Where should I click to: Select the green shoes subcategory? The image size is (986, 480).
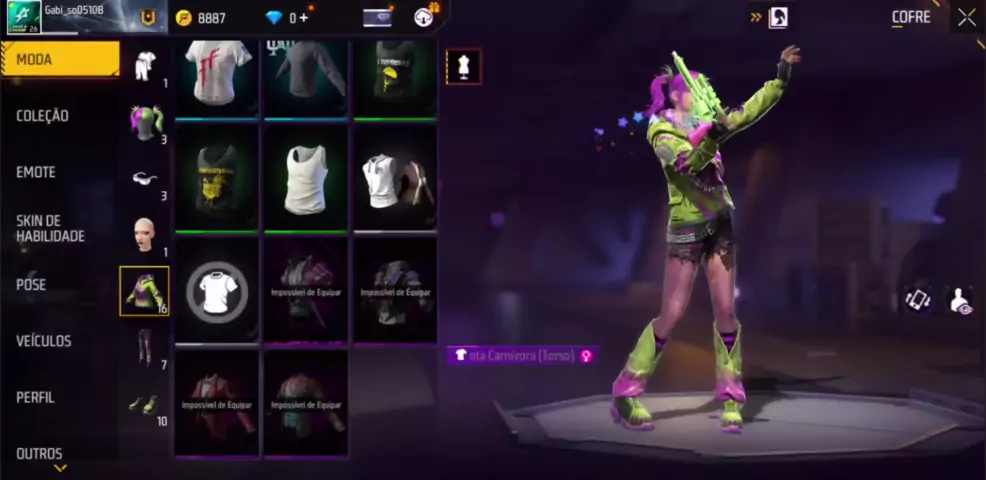tap(145, 403)
